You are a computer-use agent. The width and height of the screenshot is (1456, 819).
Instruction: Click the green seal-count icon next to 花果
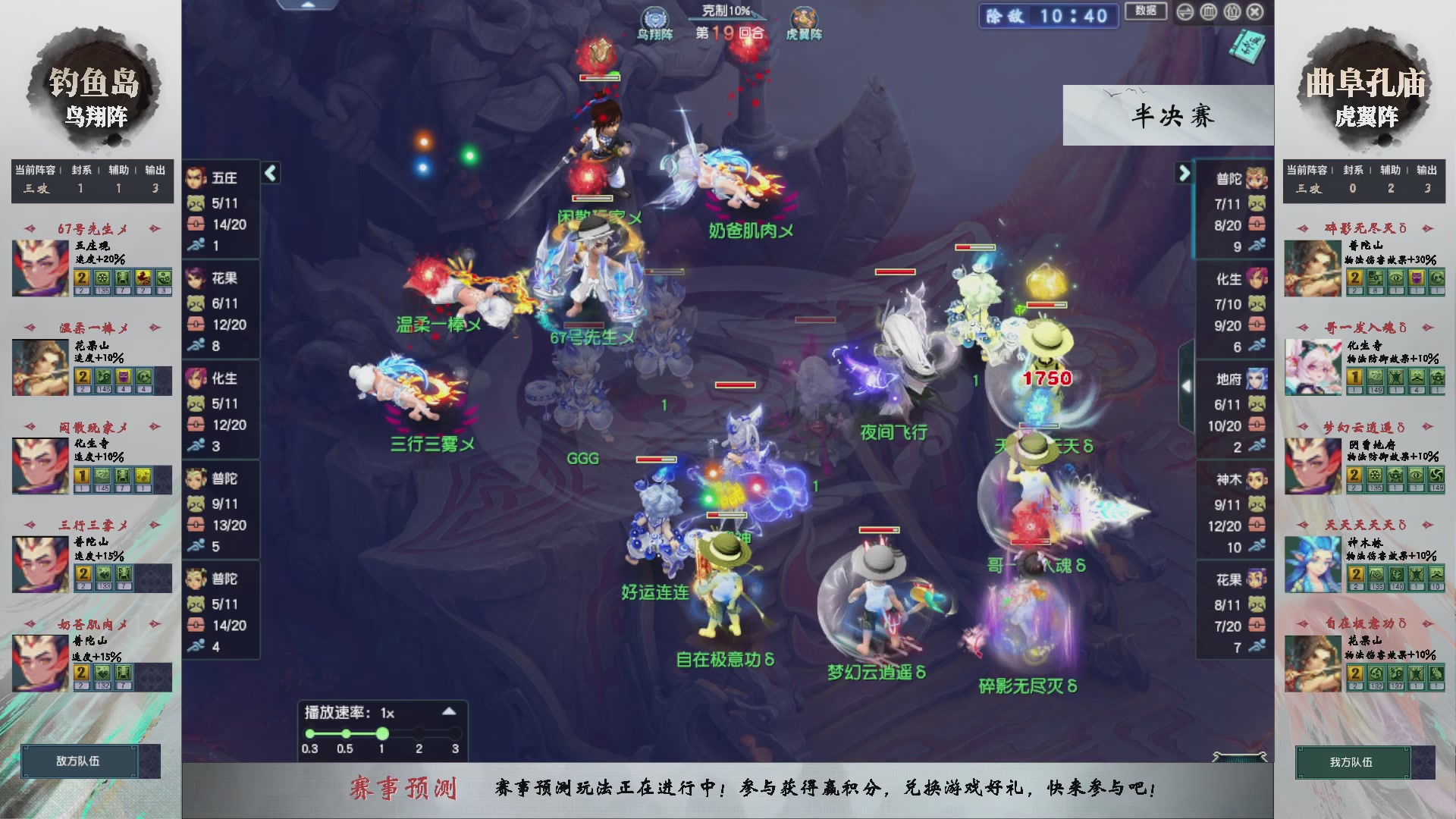click(197, 303)
